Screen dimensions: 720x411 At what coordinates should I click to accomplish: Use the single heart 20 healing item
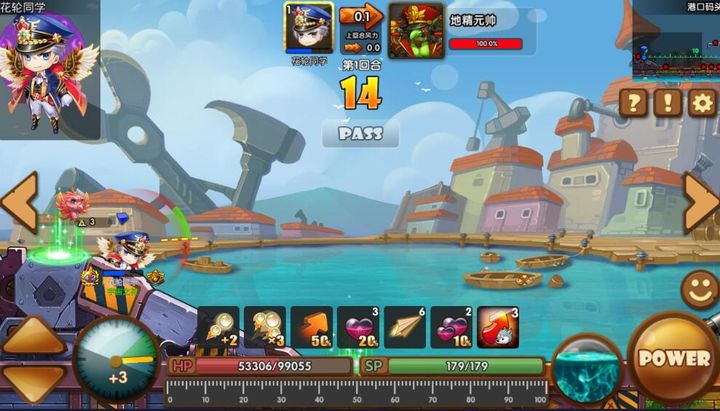tap(358, 328)
